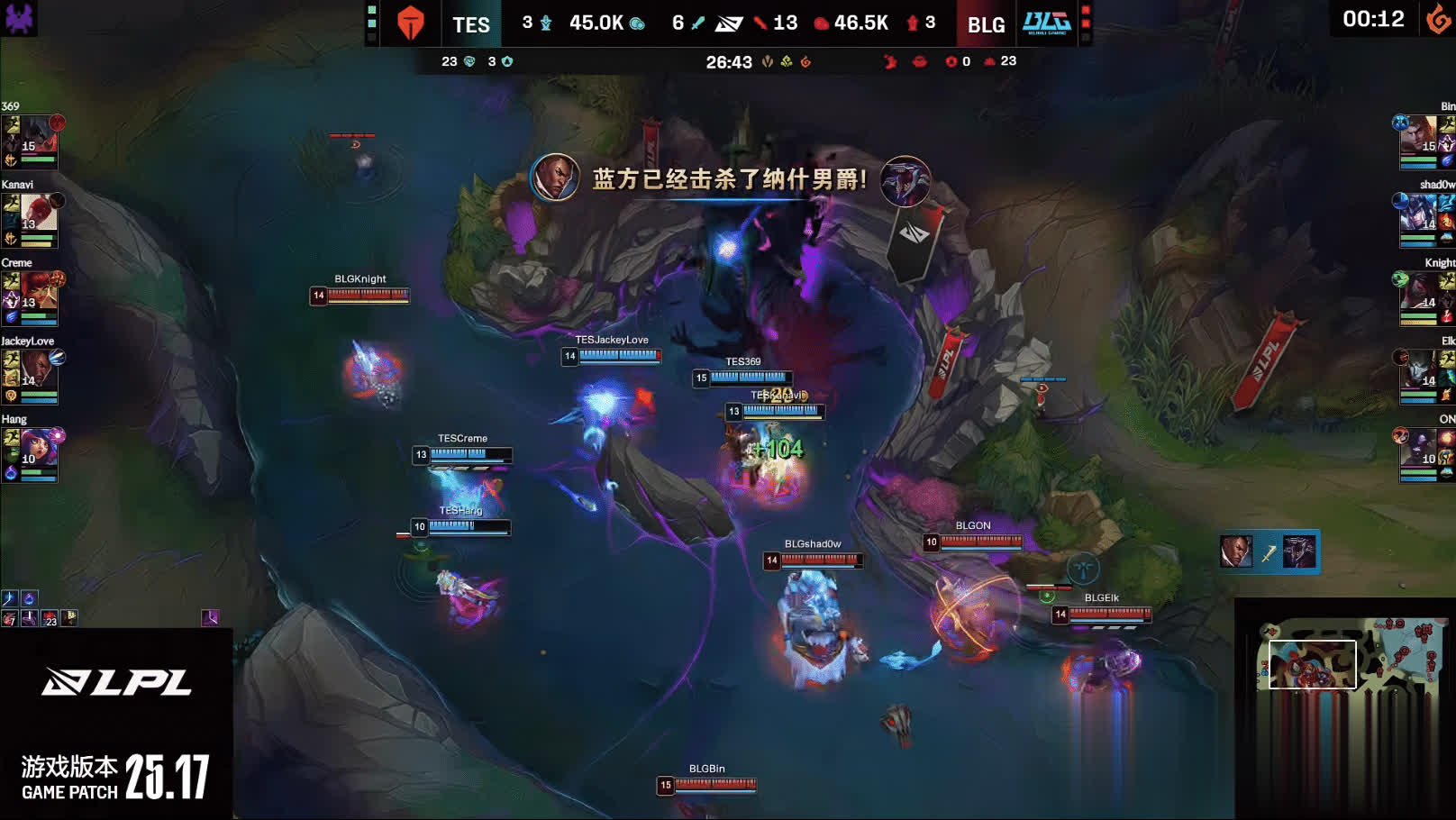Select Kanavi's champion portrait
This screenshot has height=820, width=1456.
click(x=37, y=214)
